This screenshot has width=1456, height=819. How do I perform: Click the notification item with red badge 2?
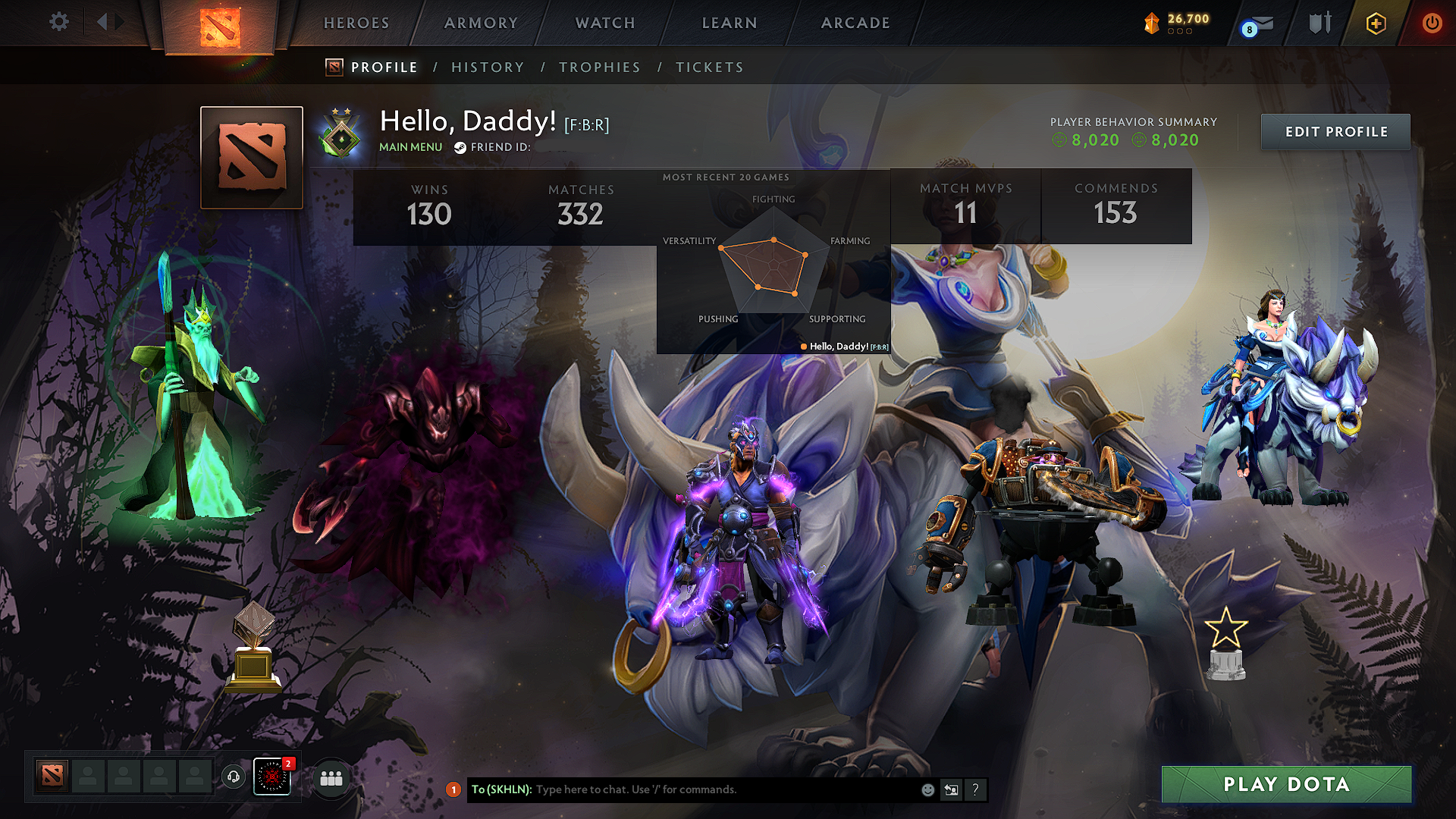pyautogui.click(x=271, y=776)
